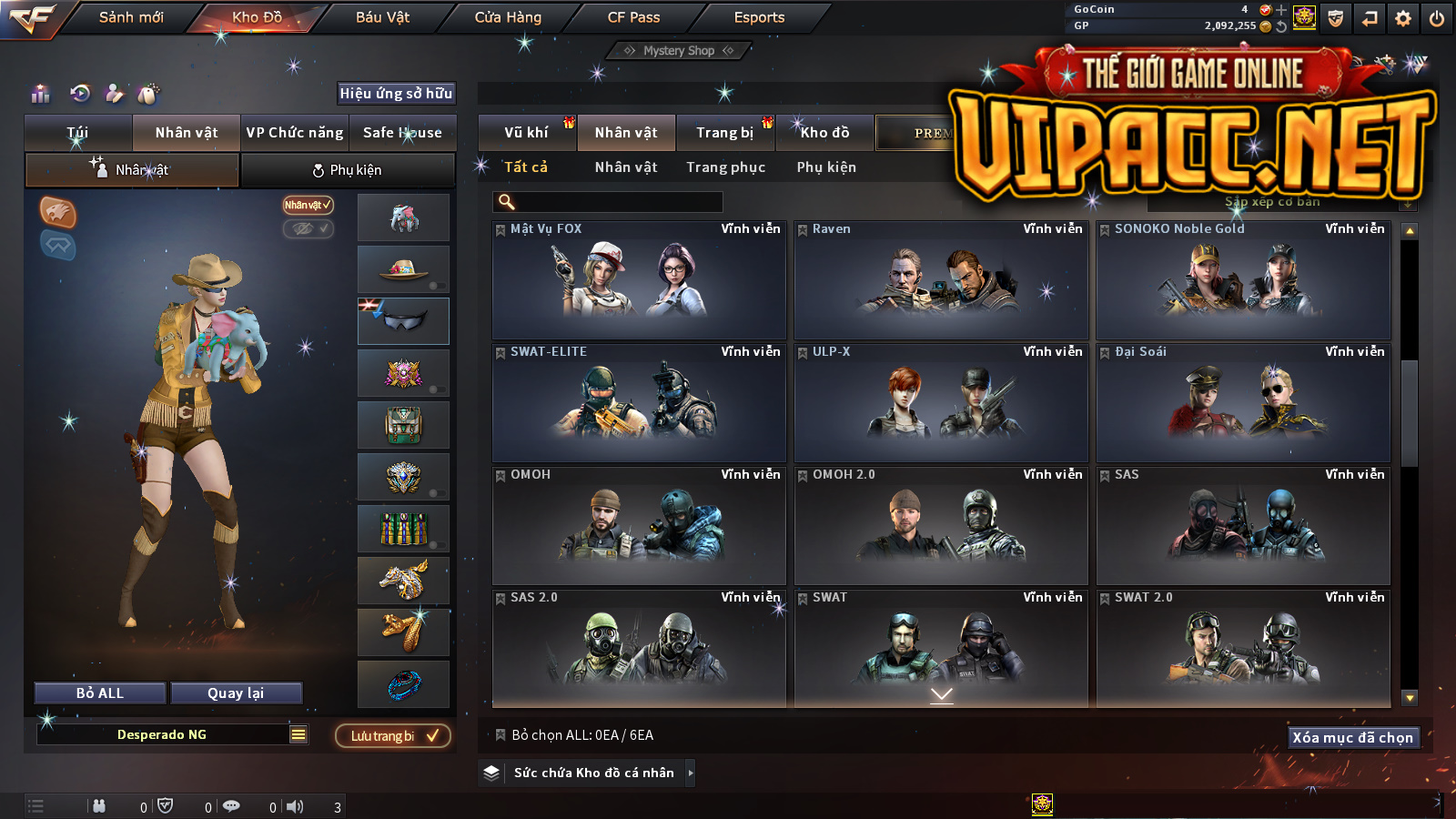
Task: Save outfit with Lưu trang bị
Action: [x=393, y=735]
